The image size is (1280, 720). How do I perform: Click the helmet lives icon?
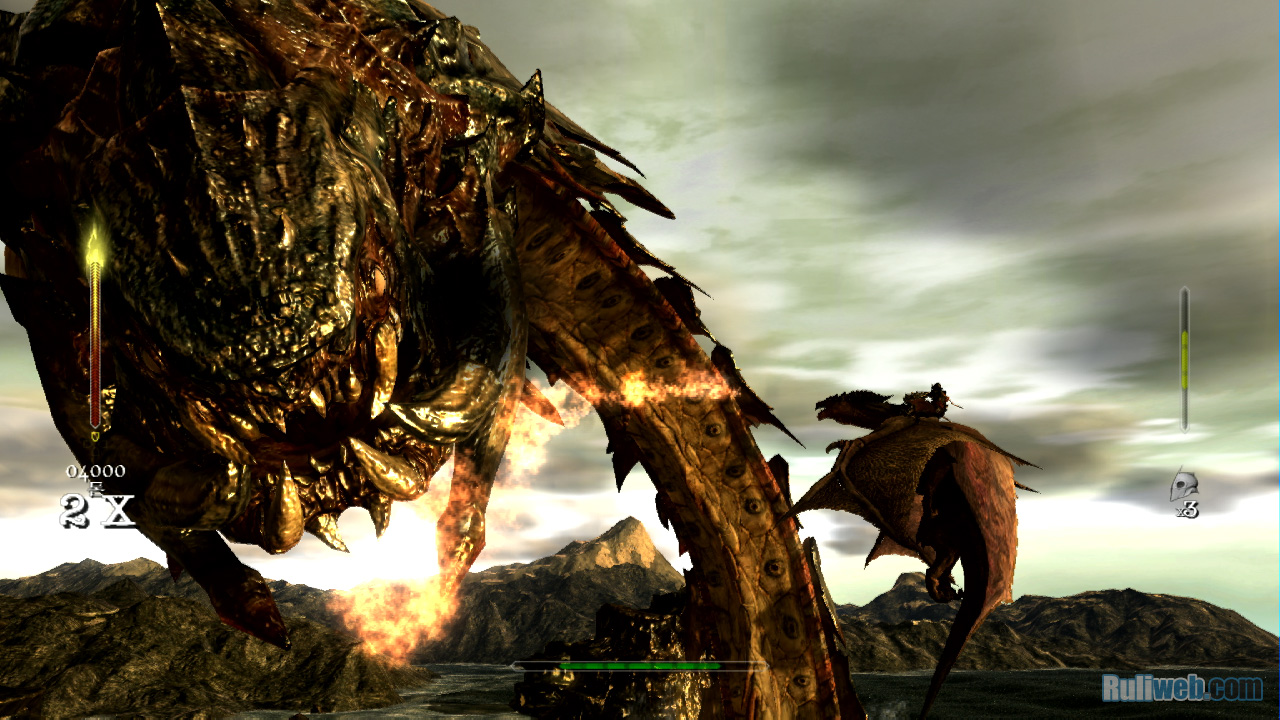pos(1183,485)
